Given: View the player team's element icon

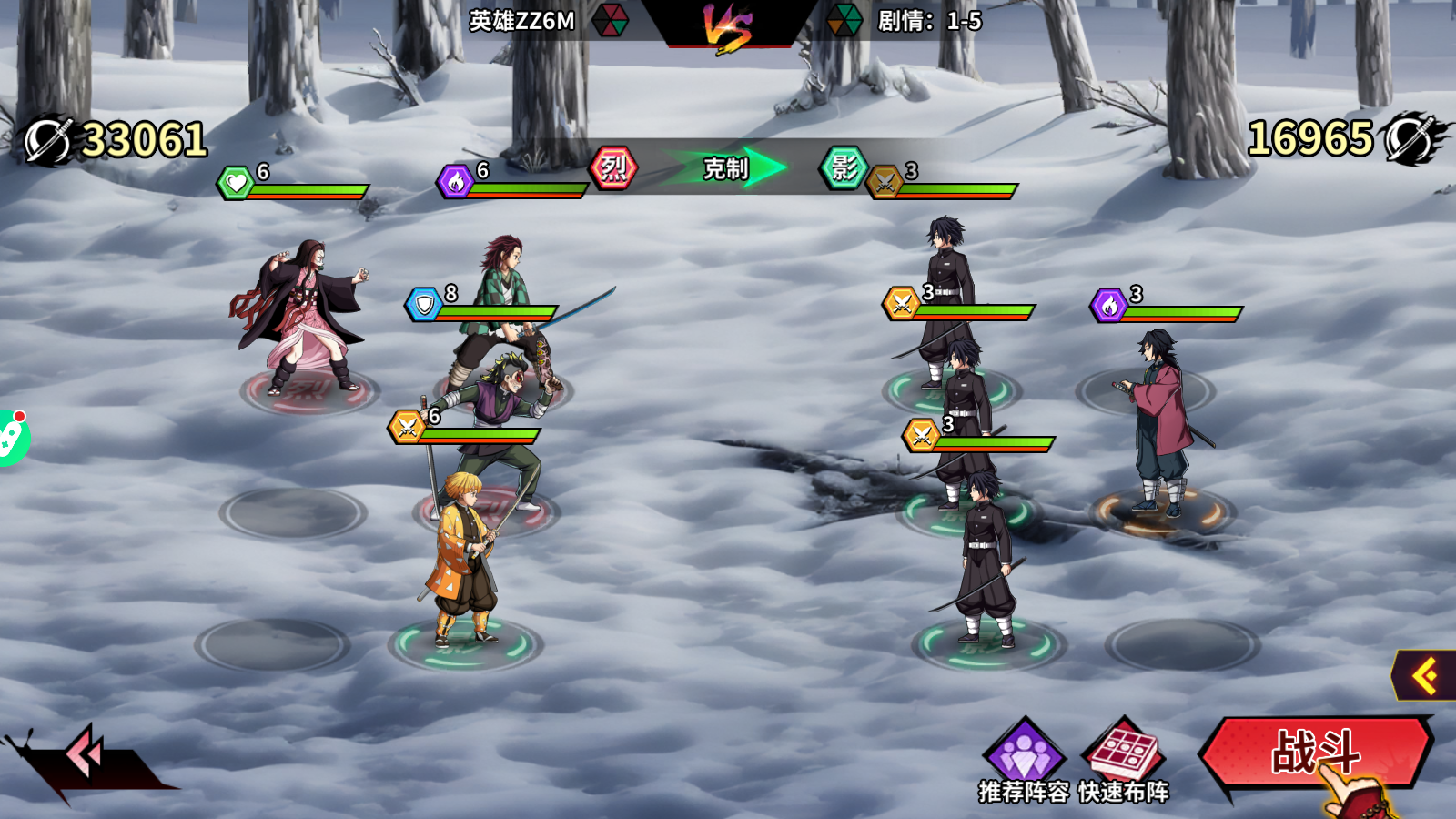Looking at the screenshot, I should tap(610, 20).
